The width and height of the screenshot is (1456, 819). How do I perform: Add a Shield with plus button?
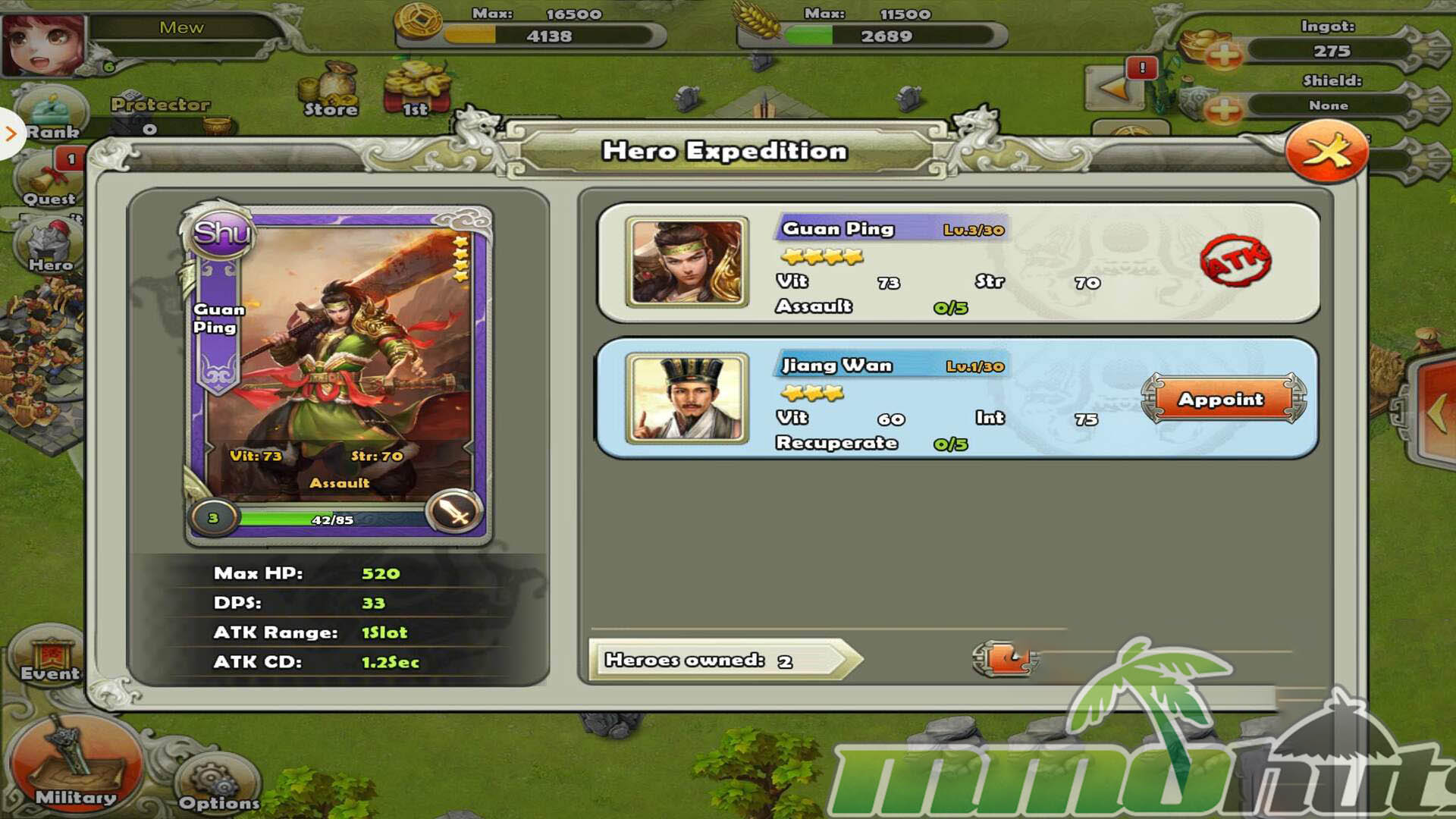(1223, 109)
